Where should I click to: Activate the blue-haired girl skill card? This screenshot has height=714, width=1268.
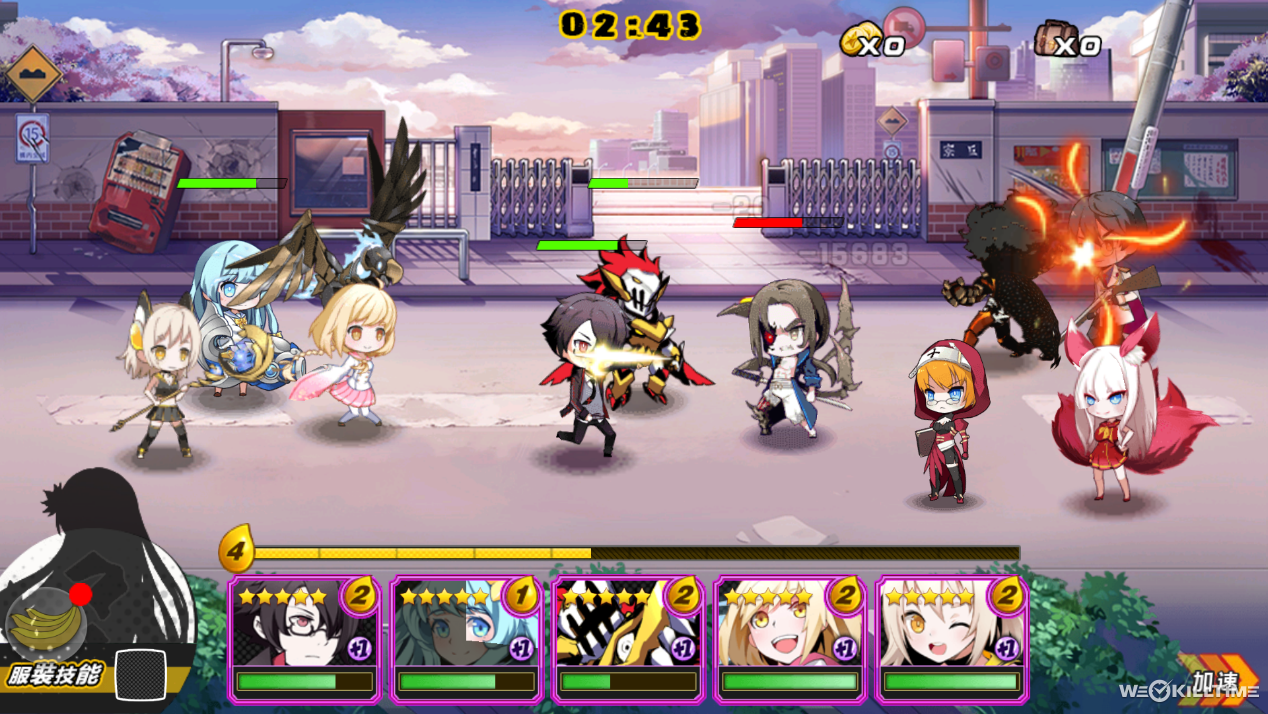click(x=467, y=638)
